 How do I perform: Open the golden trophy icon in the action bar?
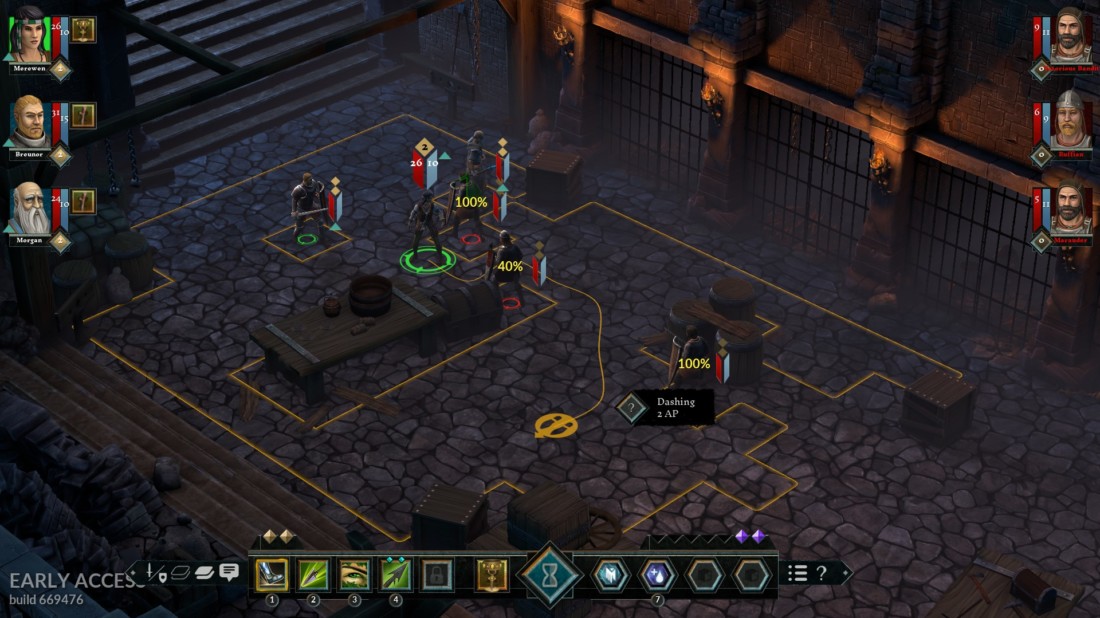pyautogui.click(x=492, y=575)
